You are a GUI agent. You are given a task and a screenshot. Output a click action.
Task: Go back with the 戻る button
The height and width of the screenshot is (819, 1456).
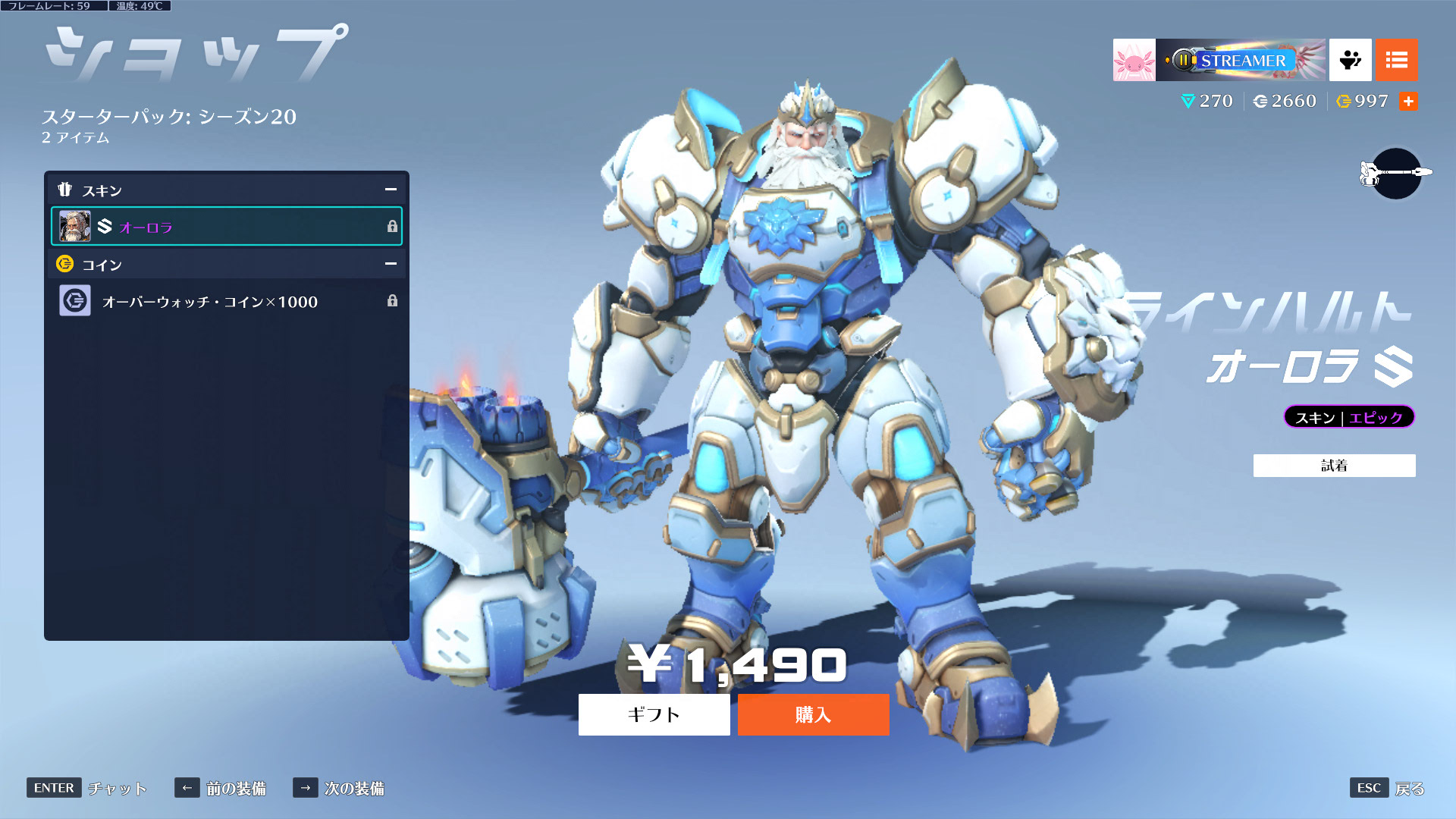1409,789
